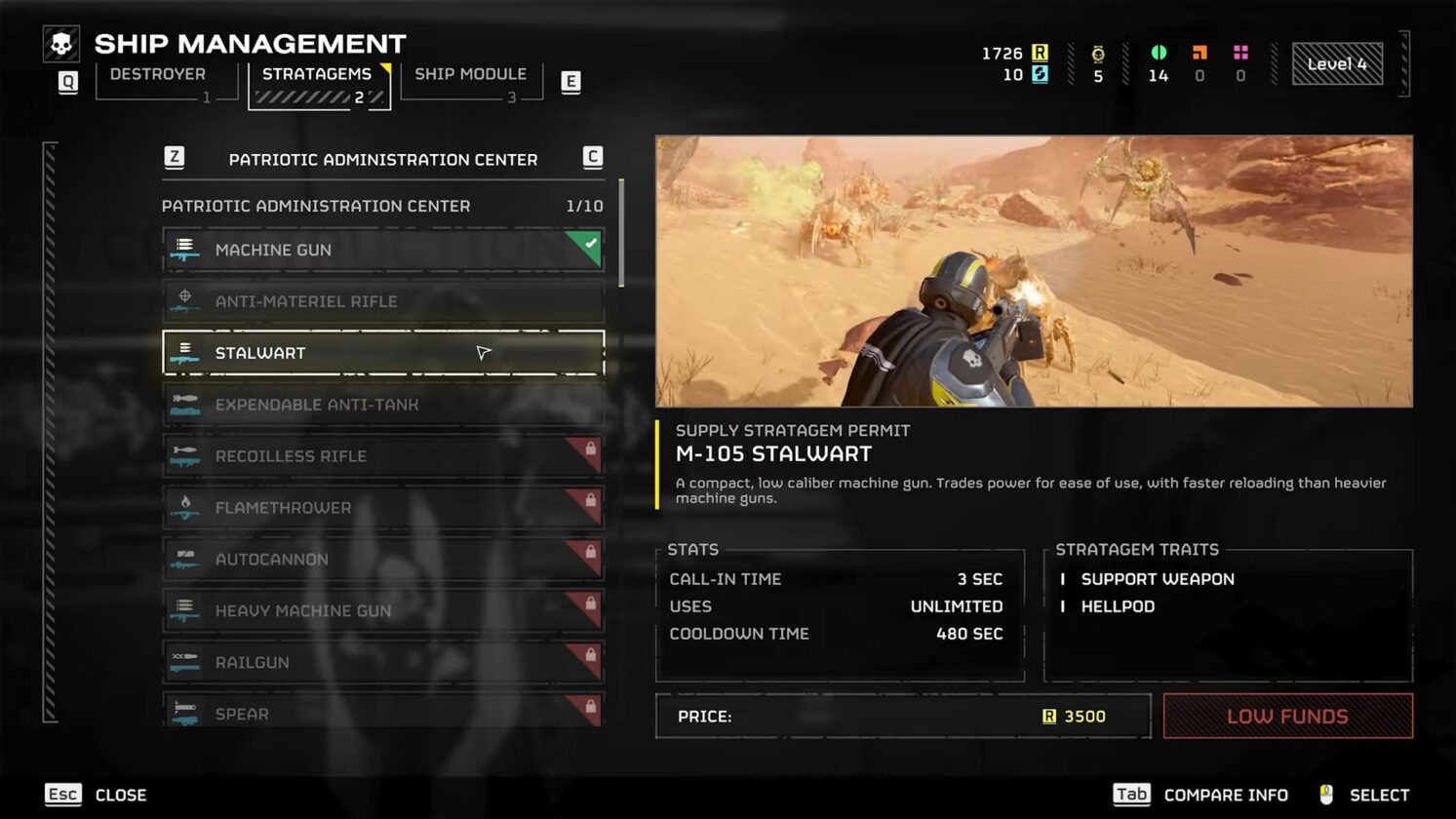Click the Autocannon weapon icon
The height and width of the screenshot is (819, 1456).
185,559
